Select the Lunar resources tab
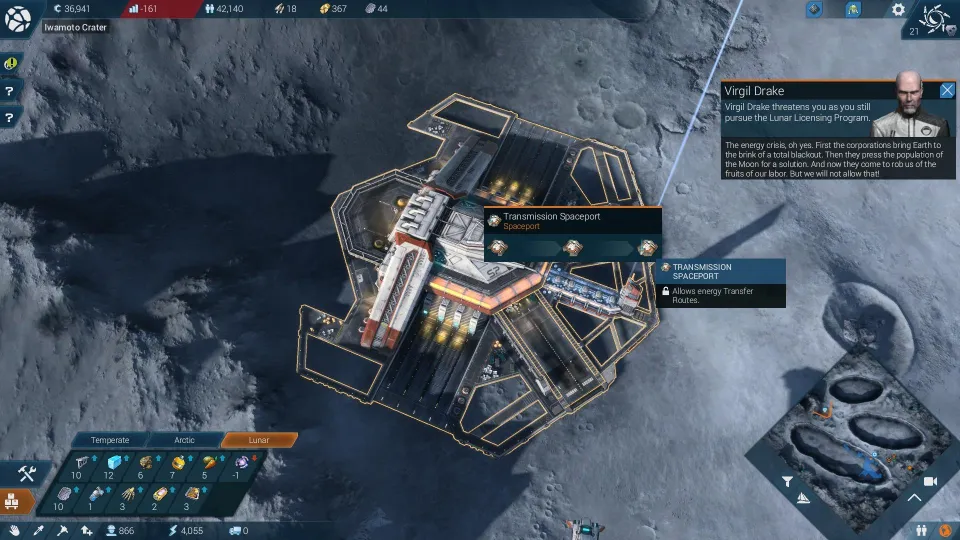Image resolution: width=960 pixels, height=540 pixels. 259,440
